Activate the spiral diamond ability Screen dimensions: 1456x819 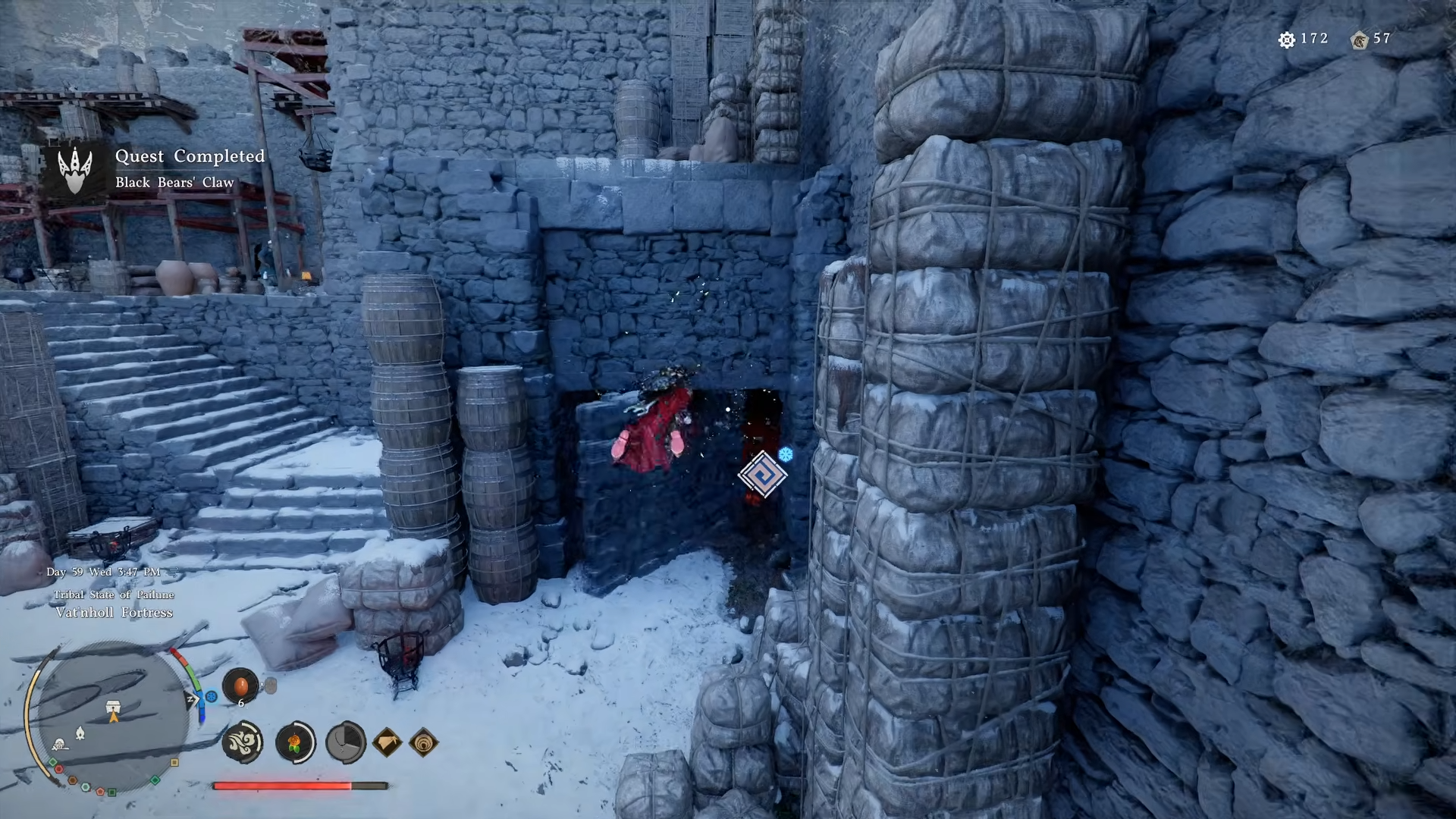point(423,742)
